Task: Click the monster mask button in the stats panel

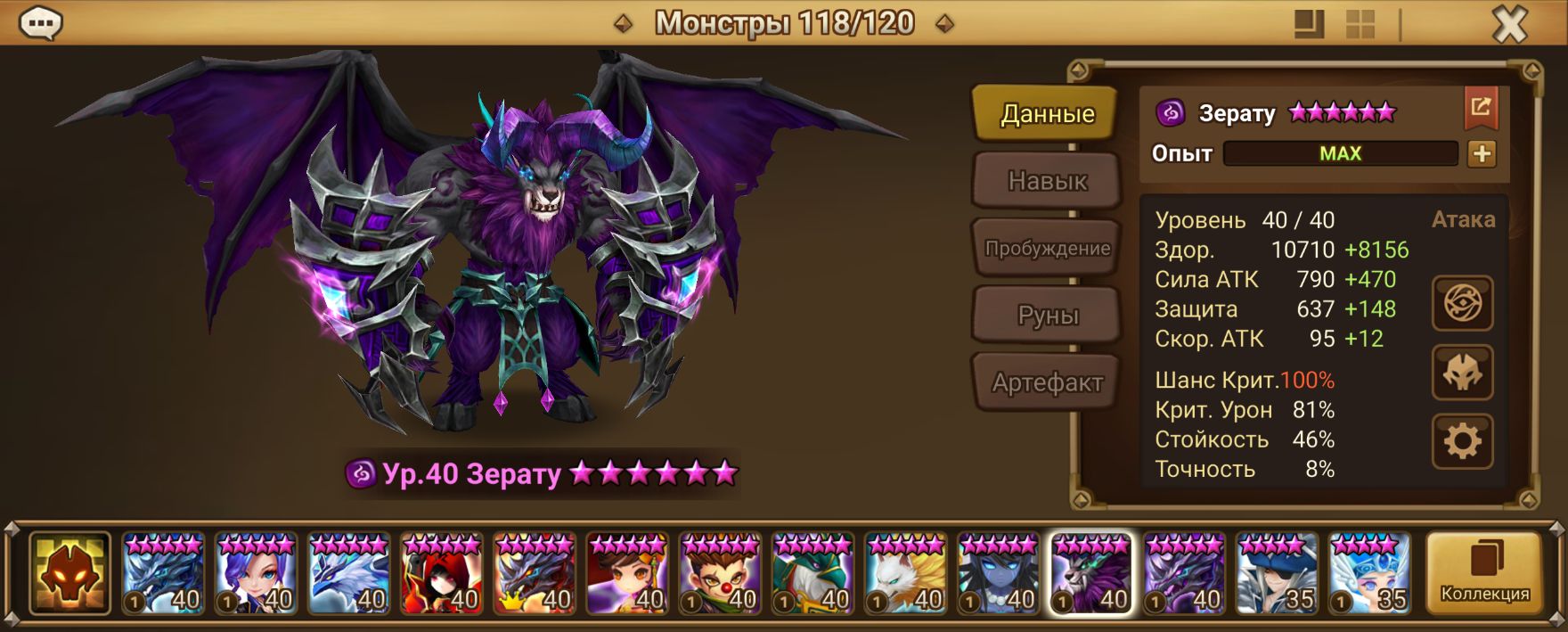Action: 1462,373
